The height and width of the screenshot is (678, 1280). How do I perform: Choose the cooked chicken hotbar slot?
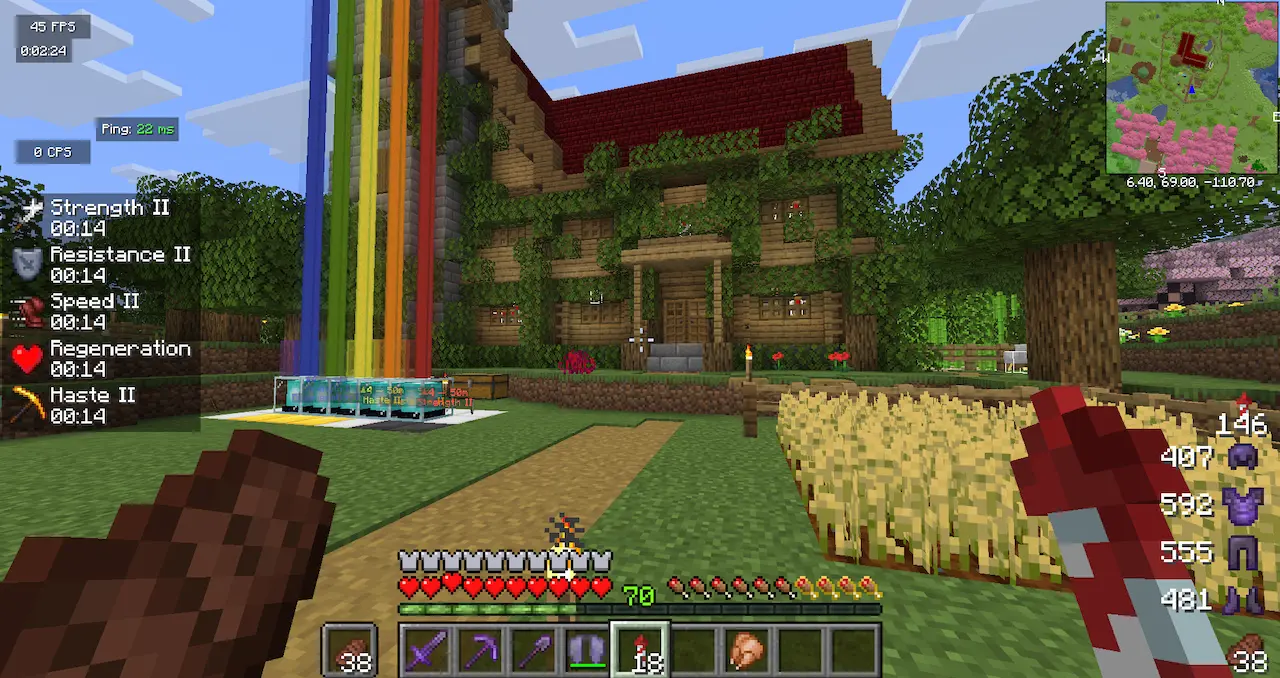tap(747, 651)
